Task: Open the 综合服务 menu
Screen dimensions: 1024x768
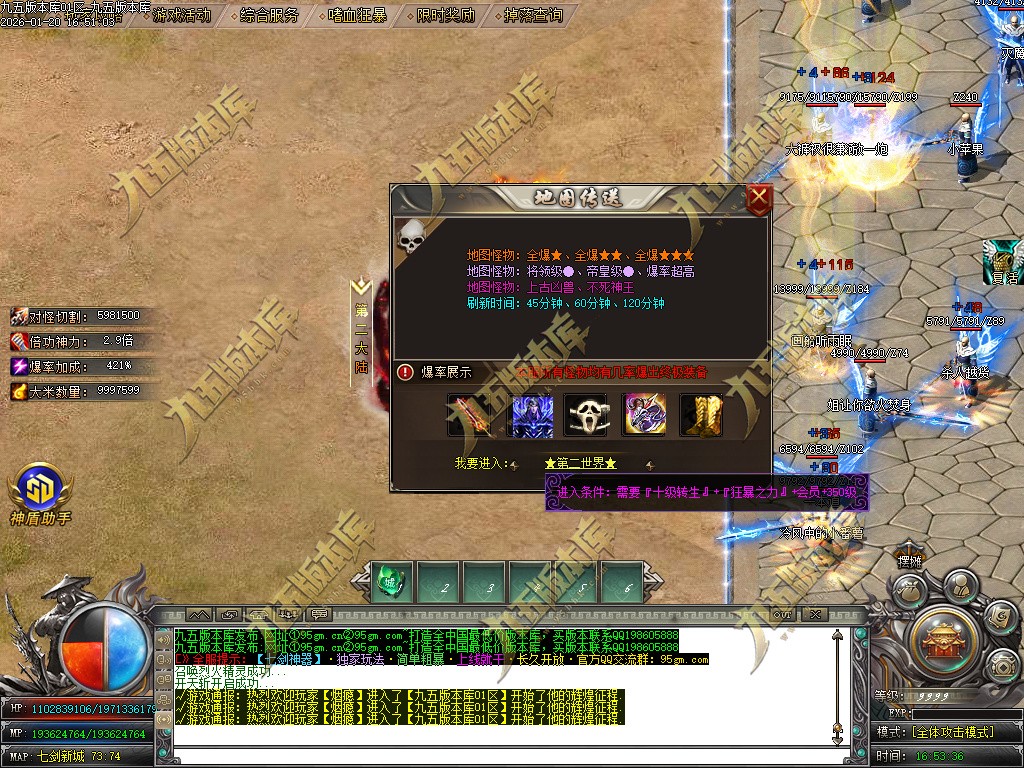Action: pyautogui.click(x=270, y=15)
